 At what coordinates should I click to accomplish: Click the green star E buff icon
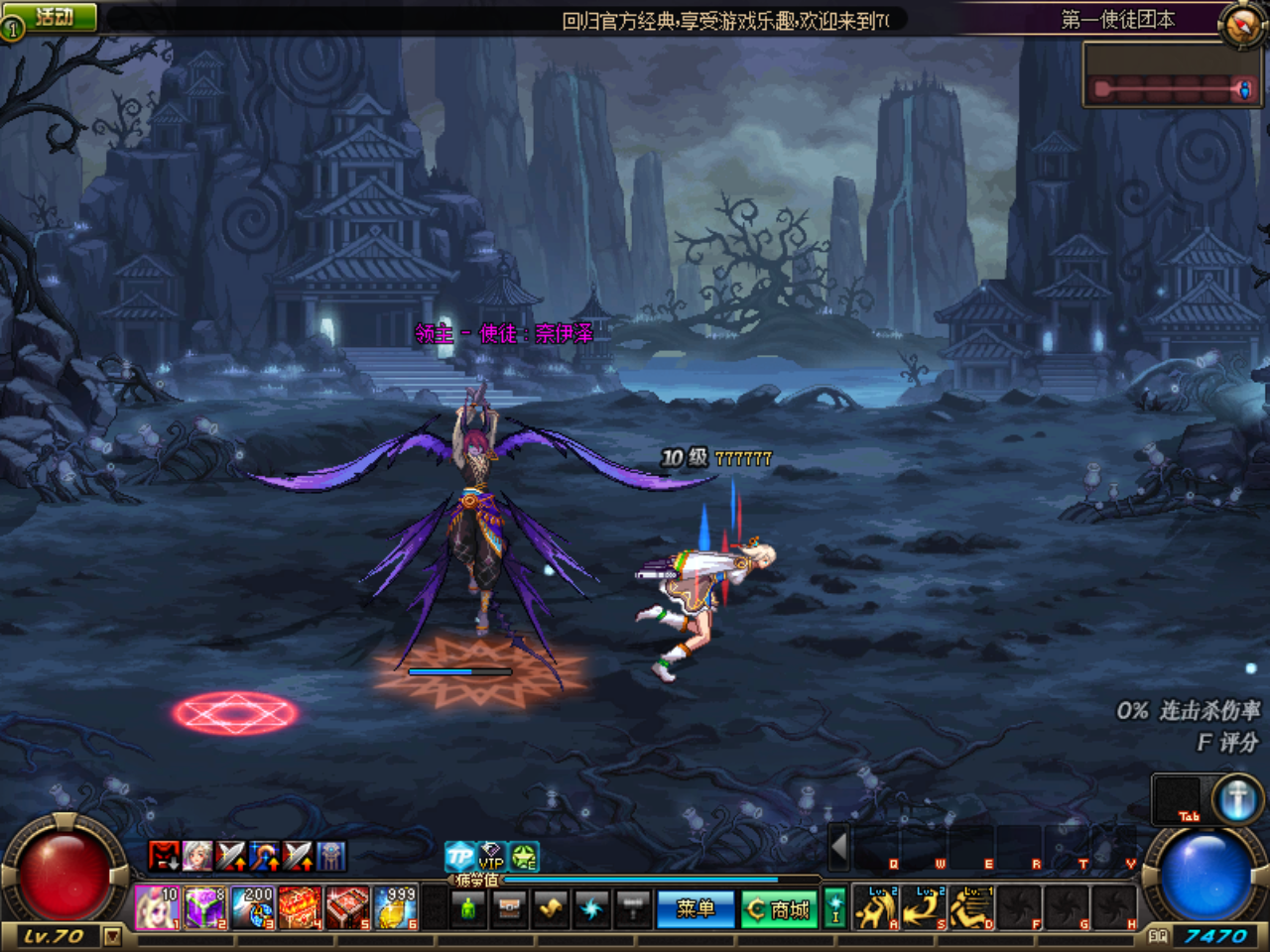523,856
